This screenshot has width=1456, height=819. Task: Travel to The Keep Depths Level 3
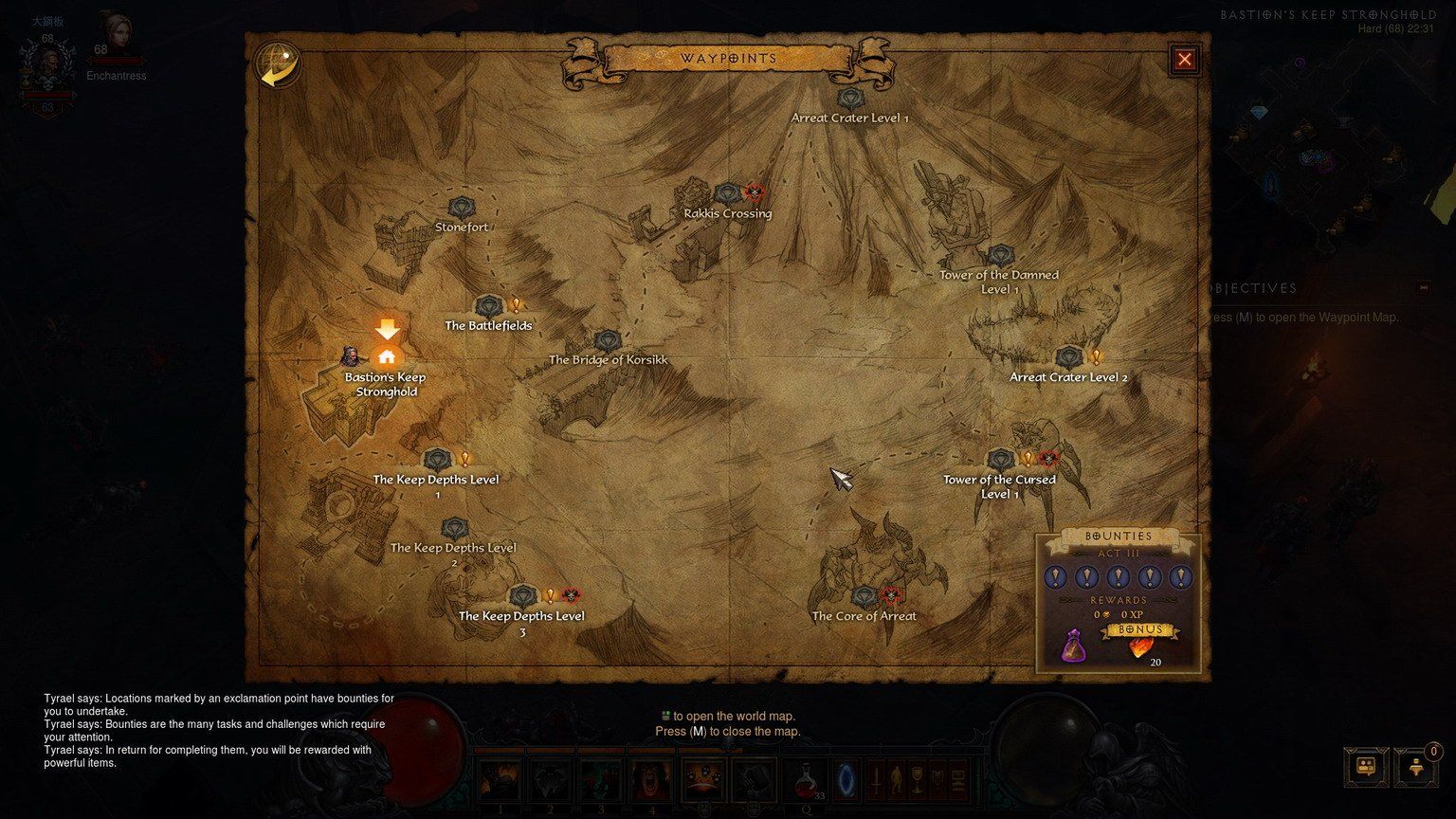point(523,597)
